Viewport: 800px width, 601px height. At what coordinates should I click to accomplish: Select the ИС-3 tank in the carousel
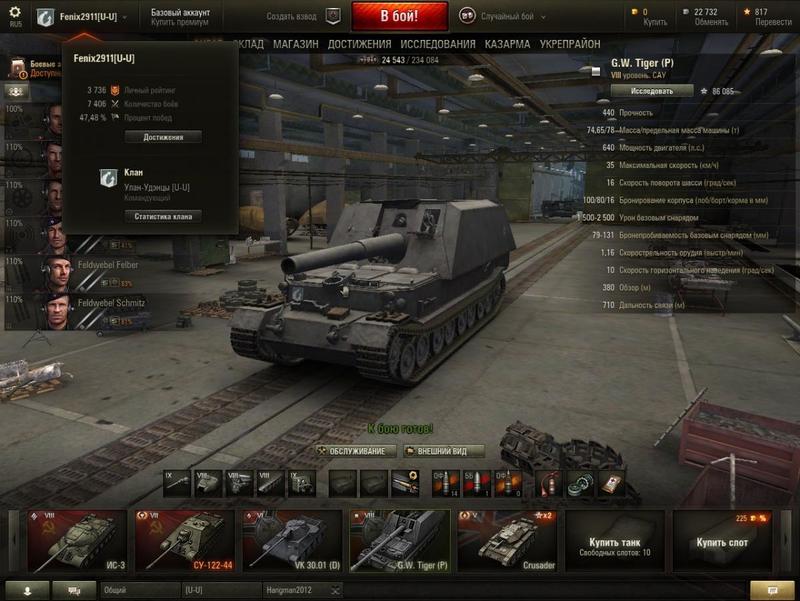pos(77,540)
